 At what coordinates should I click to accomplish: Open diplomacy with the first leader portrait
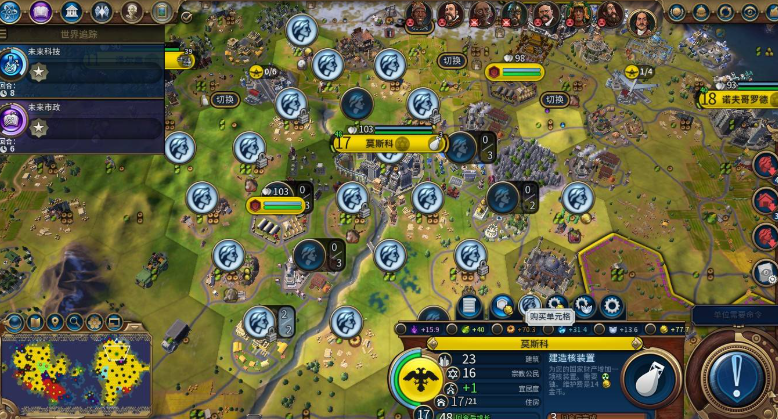click(421, 15)
